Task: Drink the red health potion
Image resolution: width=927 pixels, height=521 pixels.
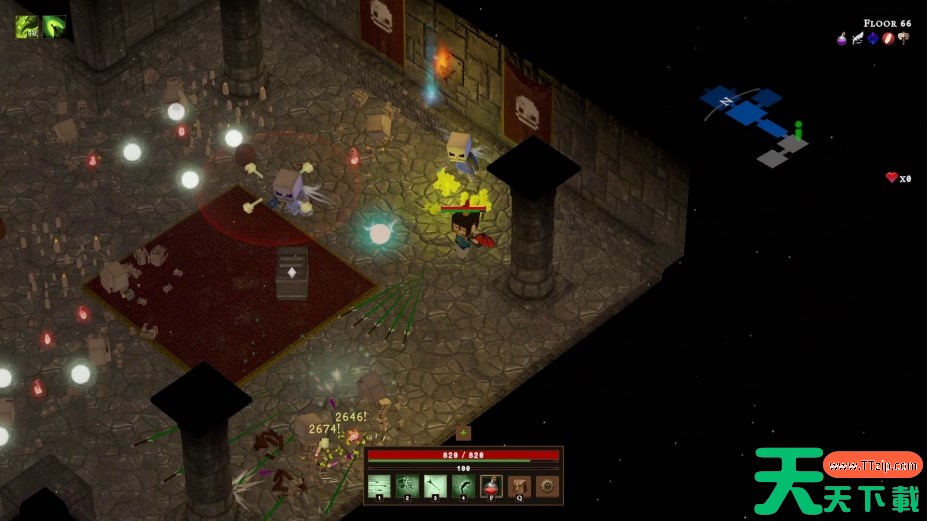Action: click(491, 487)
